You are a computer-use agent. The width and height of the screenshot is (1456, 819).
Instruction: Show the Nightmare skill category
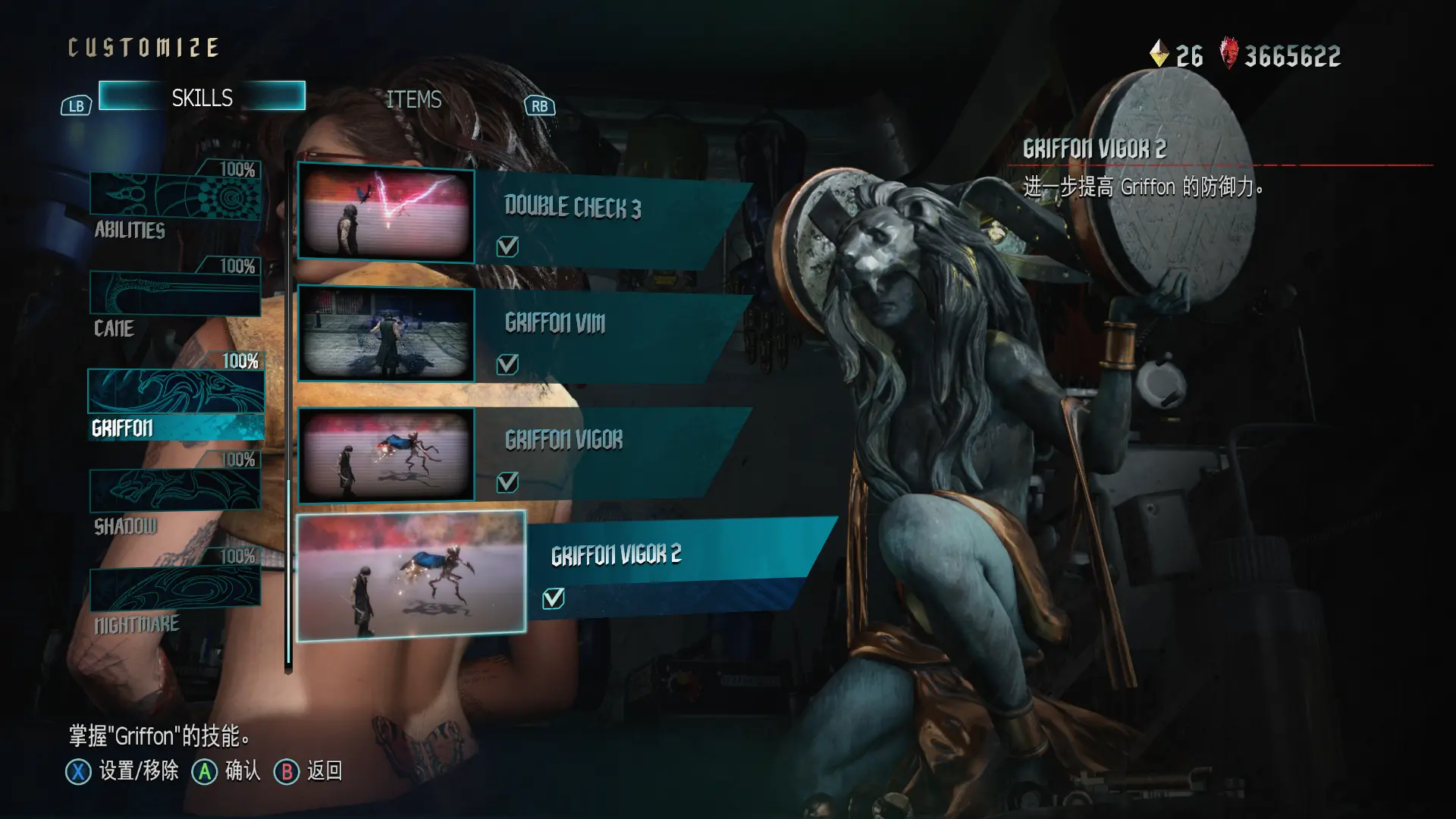coord(175,591)
